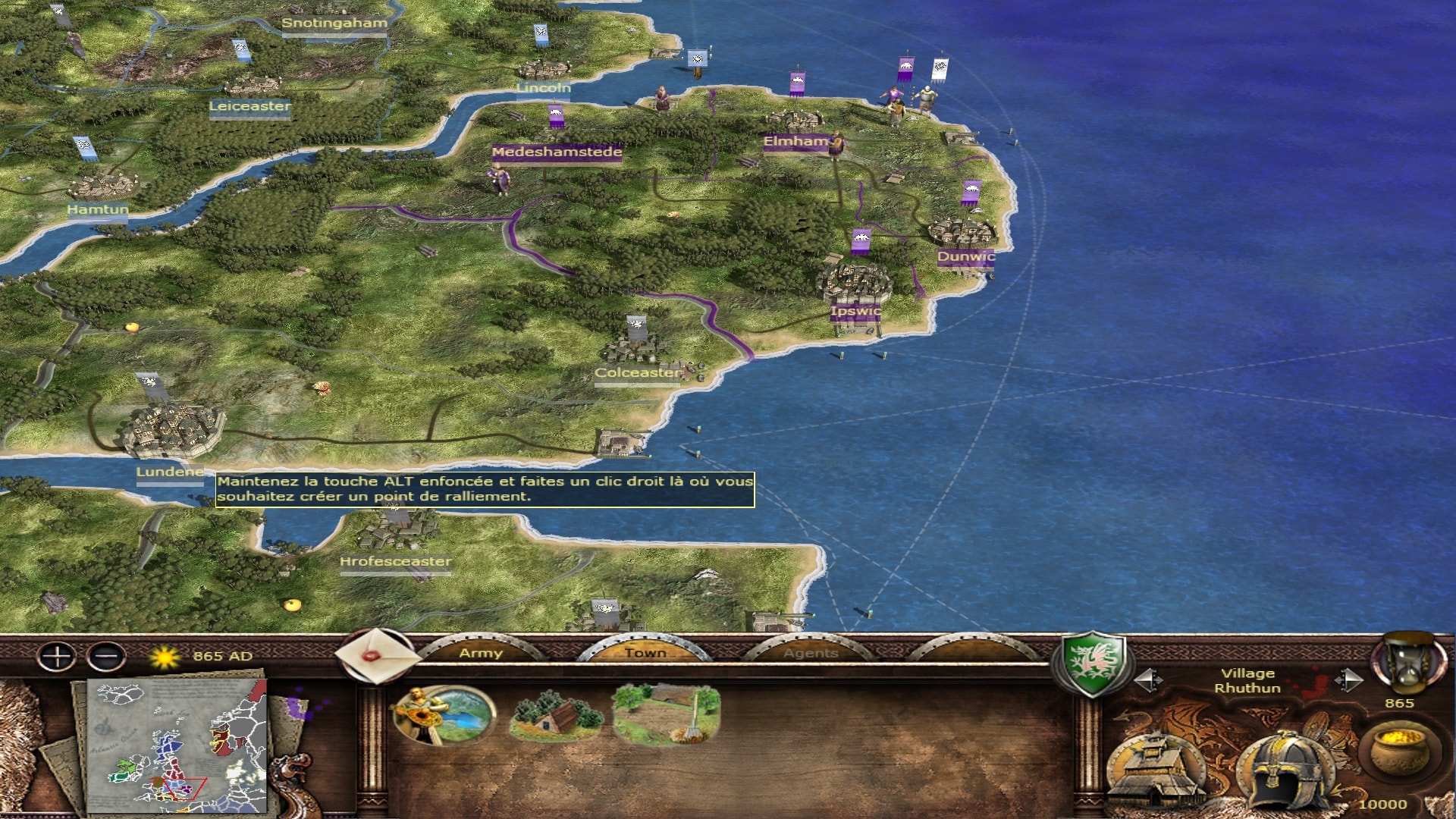Viewport: 1456px width, 819px height.
Task: Select the farmland with rake building icon
Action: pos(667,714)
